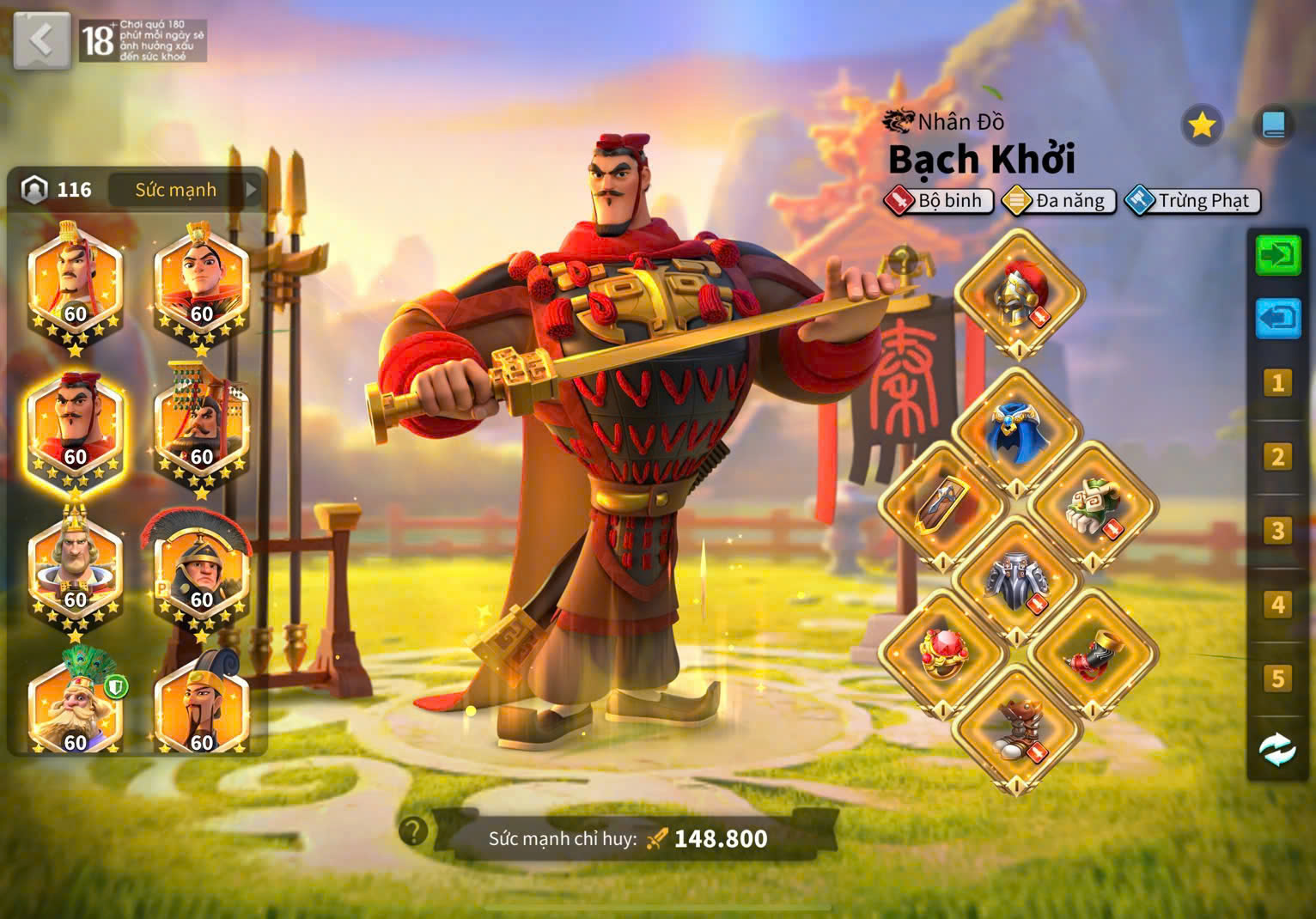Open the question mark power help

(x=413, y=831)
